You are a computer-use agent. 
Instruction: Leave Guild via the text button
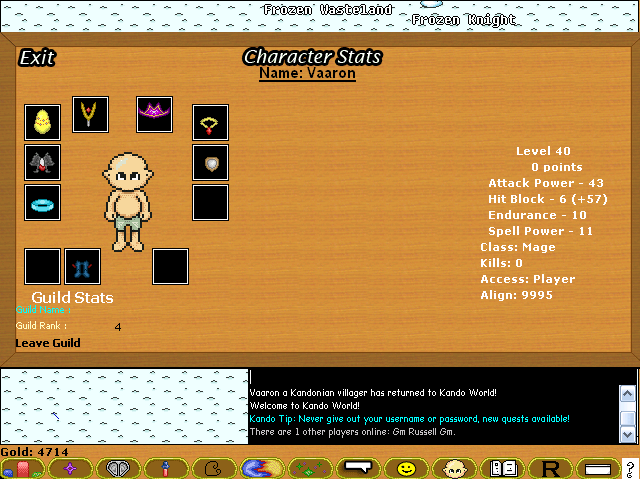point(48,343)
